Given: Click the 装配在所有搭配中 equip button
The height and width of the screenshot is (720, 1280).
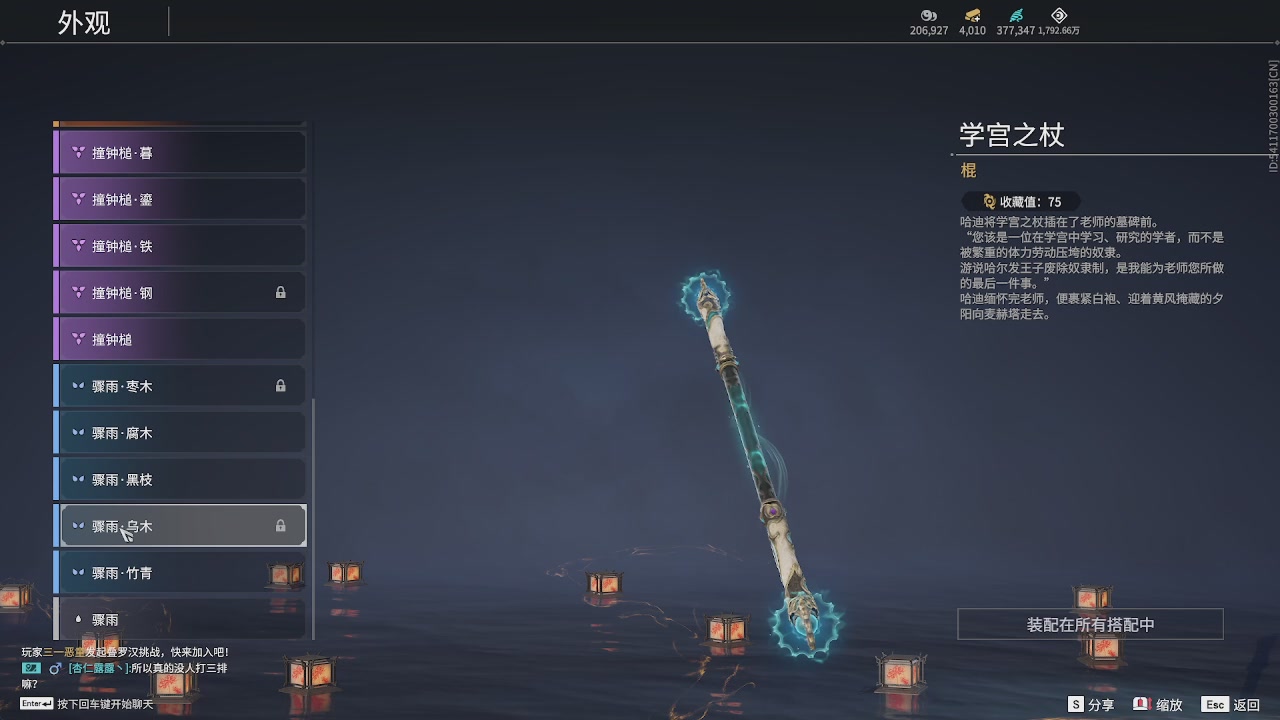Looking at the screenshot, I should tap(1090, 624).
